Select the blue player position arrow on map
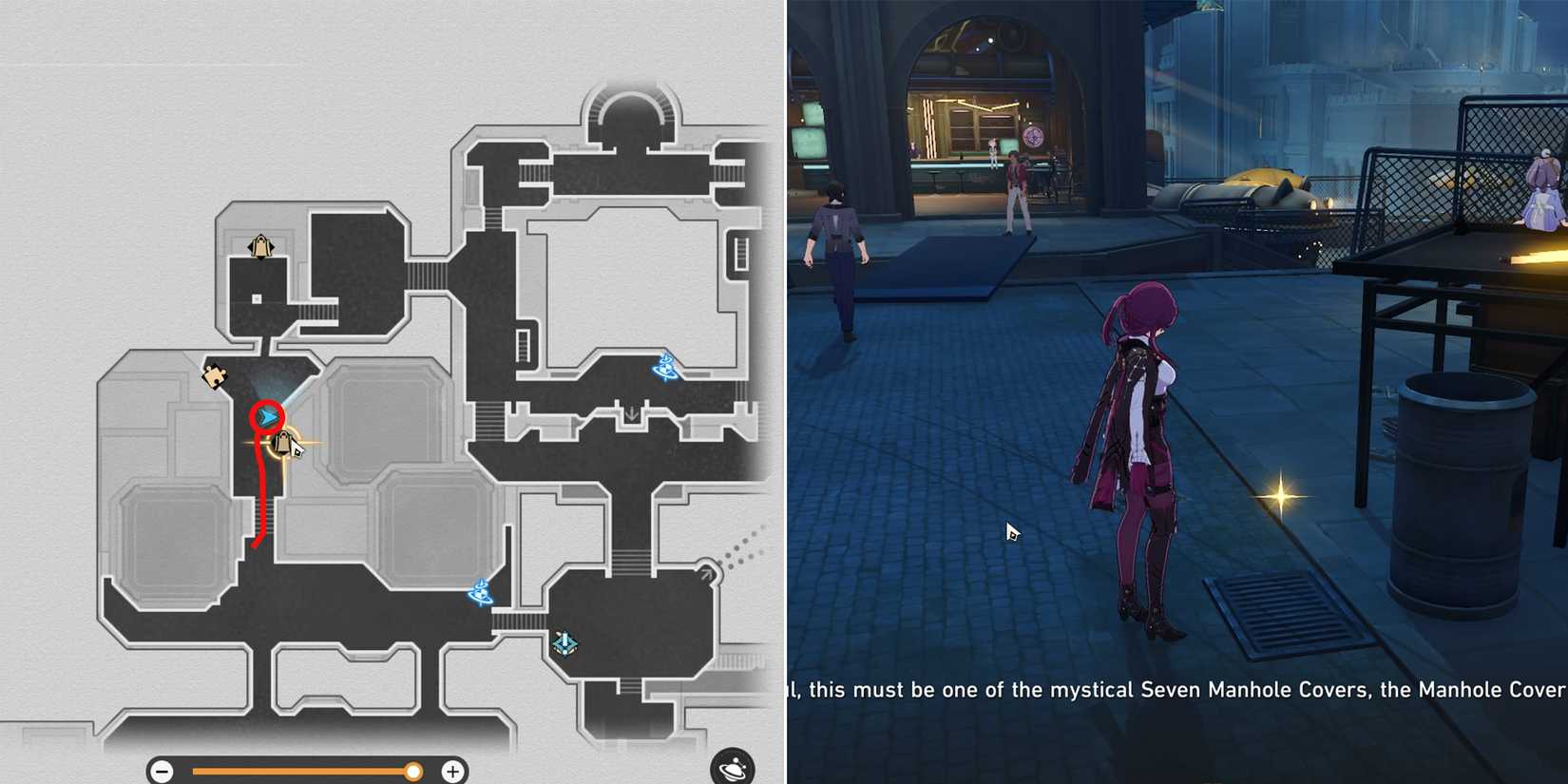The width and height of the screenshot is (1568, 784). click(268, 415)
